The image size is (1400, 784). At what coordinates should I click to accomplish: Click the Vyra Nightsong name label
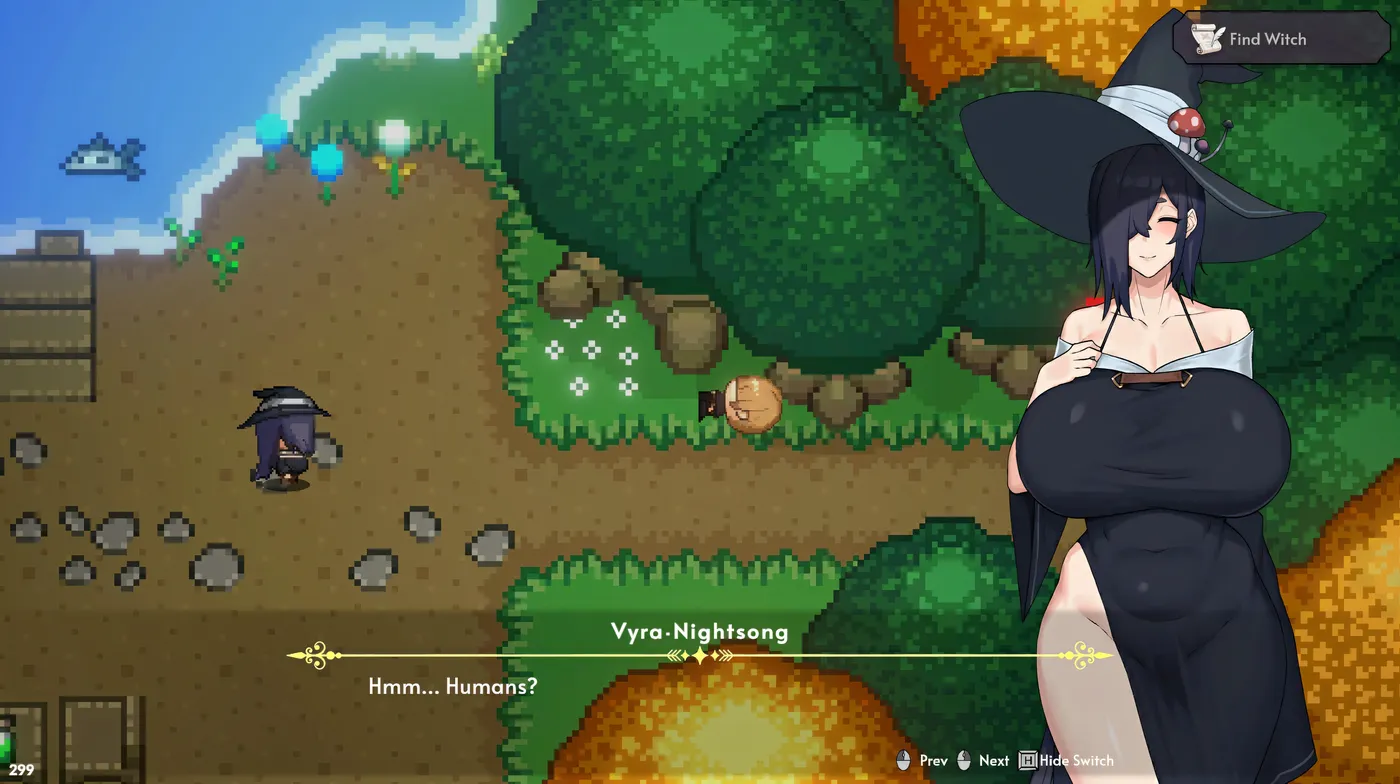[x=700, y=632]
